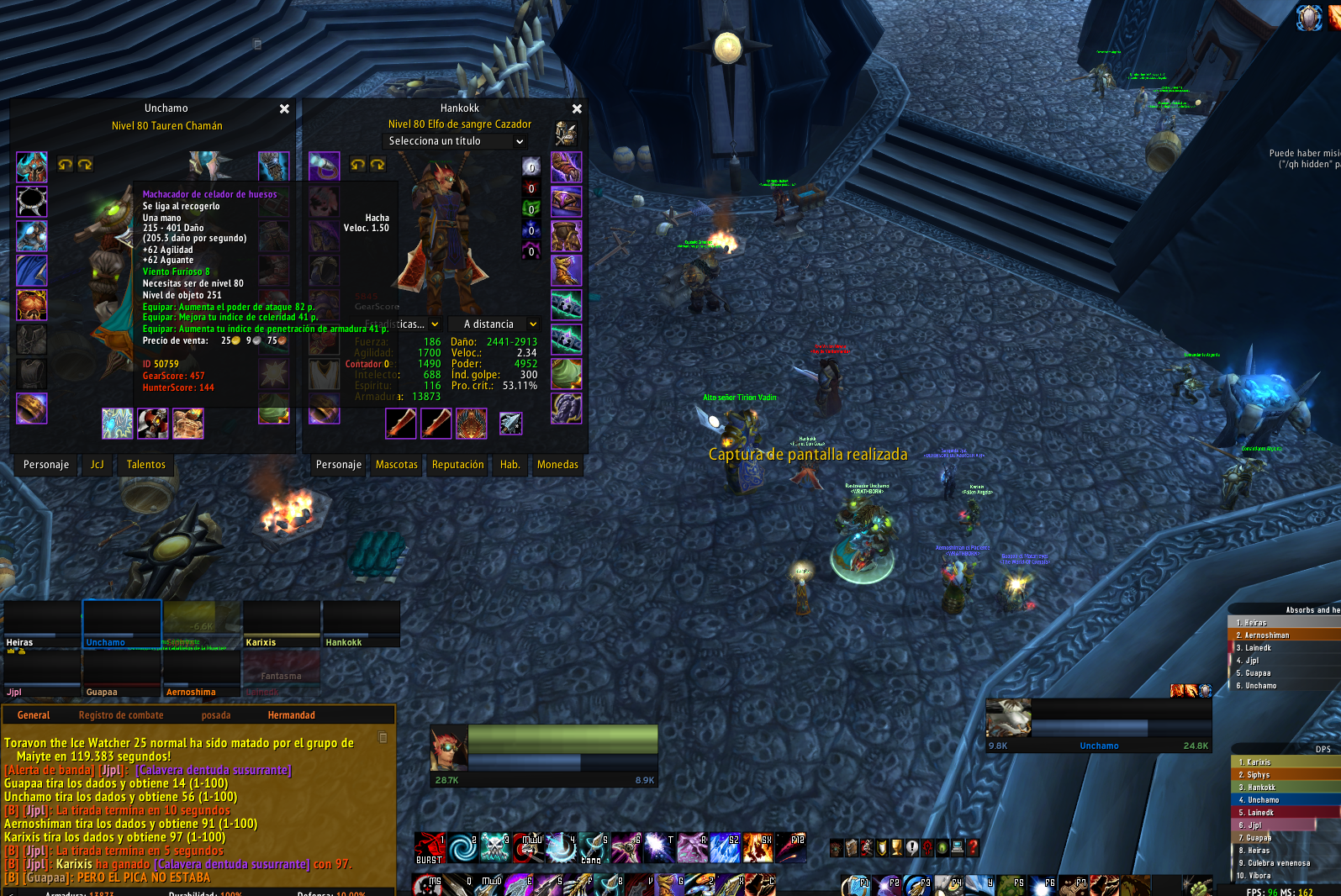This screenshot has width=1341, height=896.
Task: Switch to the Reputación tab
Action: pos(458,465)
